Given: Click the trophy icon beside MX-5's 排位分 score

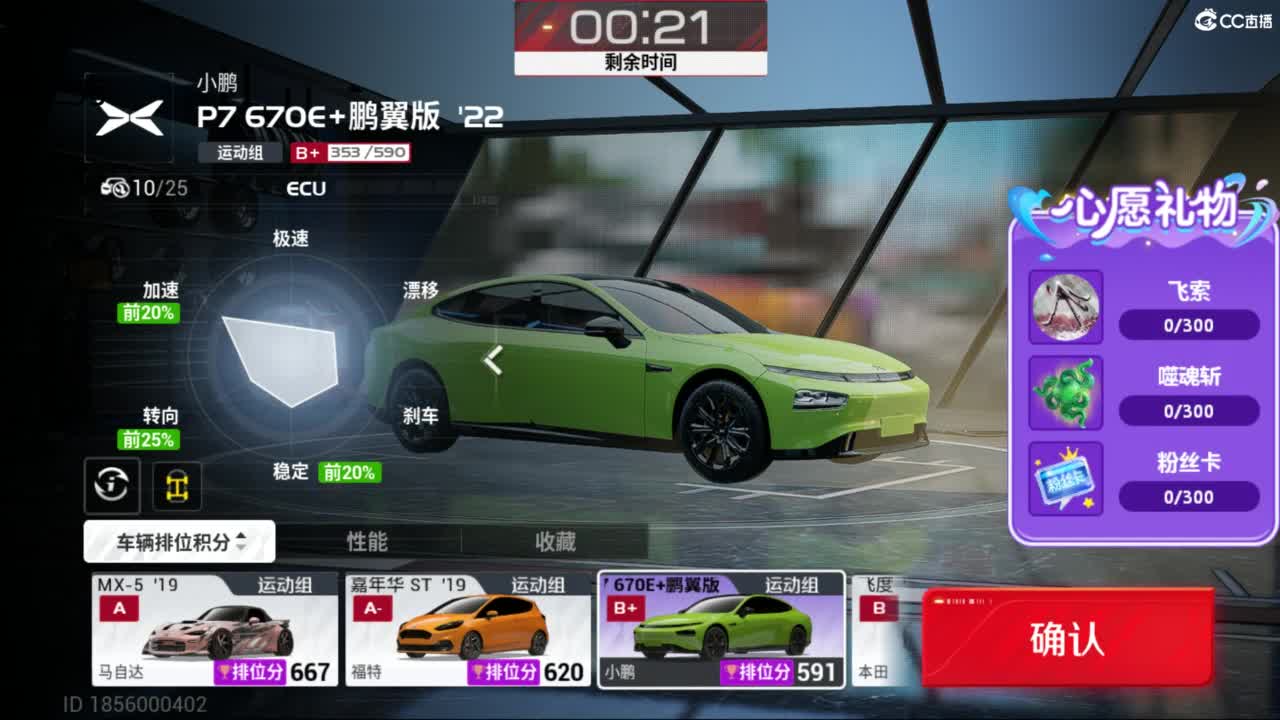Looking at the screenshot, I should 222,672.
